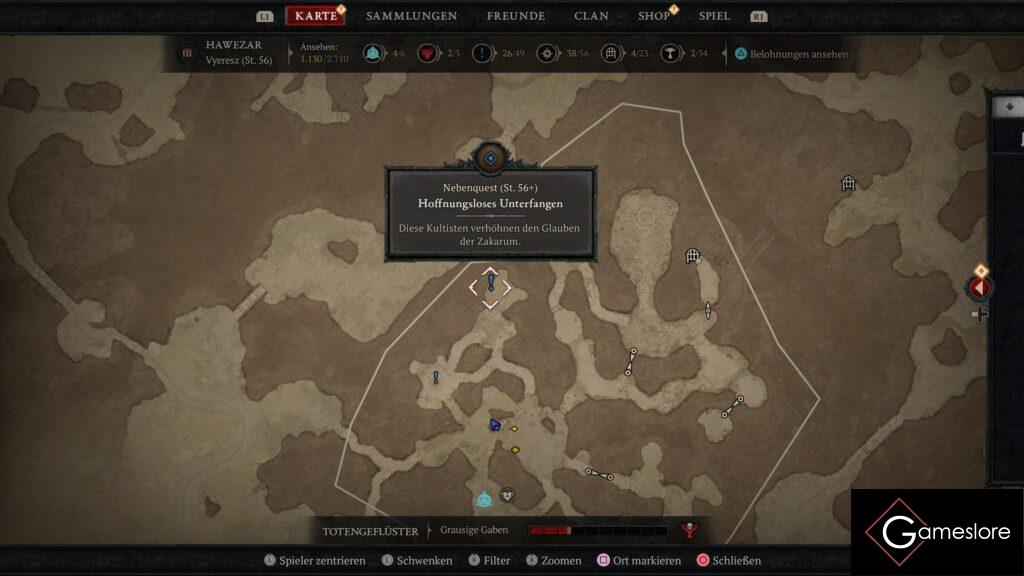Click the side quests exclamation progress icon
Viewport: 1024px width, 576px height.
(483, 54)
